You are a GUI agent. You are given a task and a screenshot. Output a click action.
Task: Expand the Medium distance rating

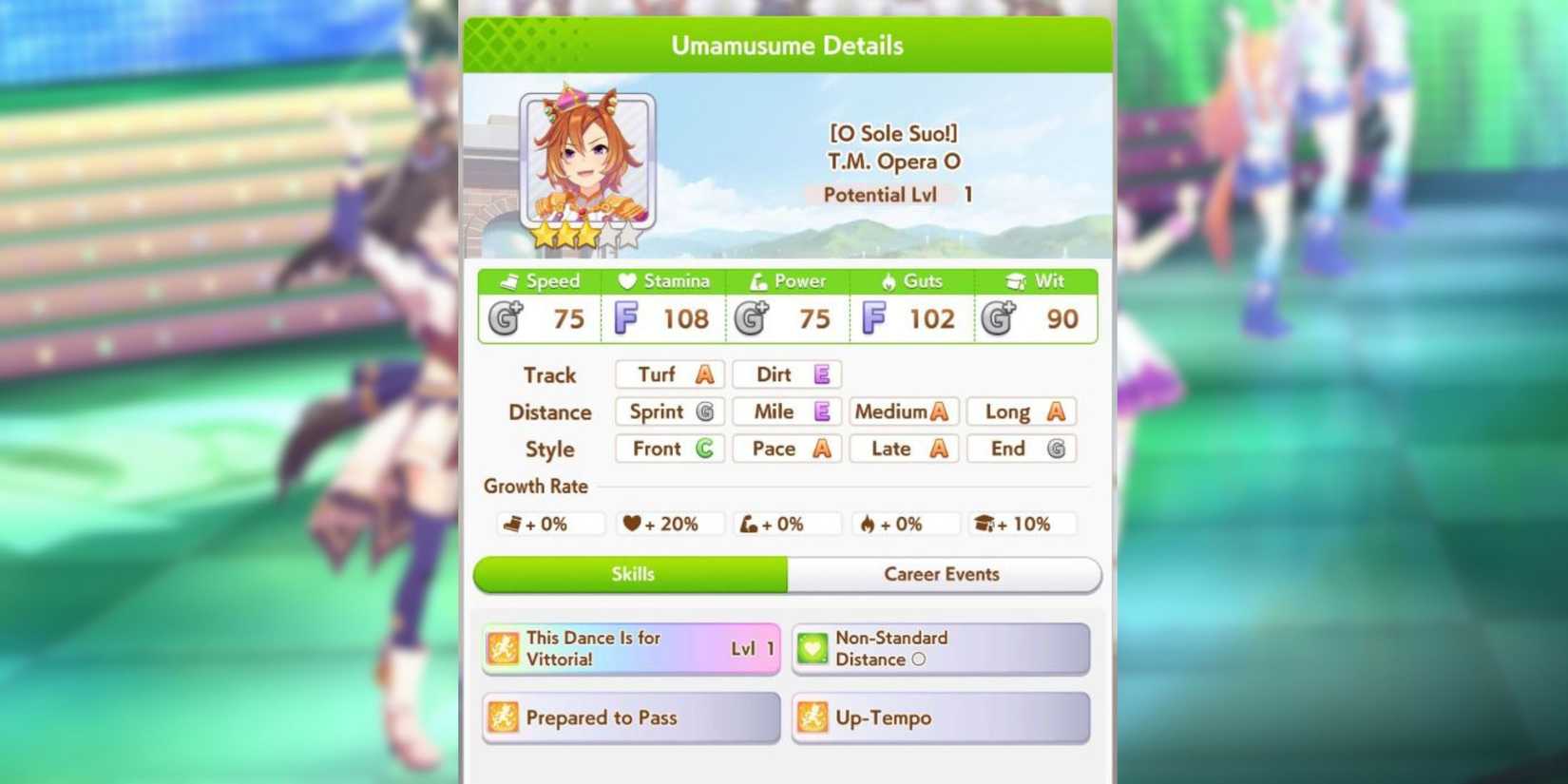click(902, 411)
